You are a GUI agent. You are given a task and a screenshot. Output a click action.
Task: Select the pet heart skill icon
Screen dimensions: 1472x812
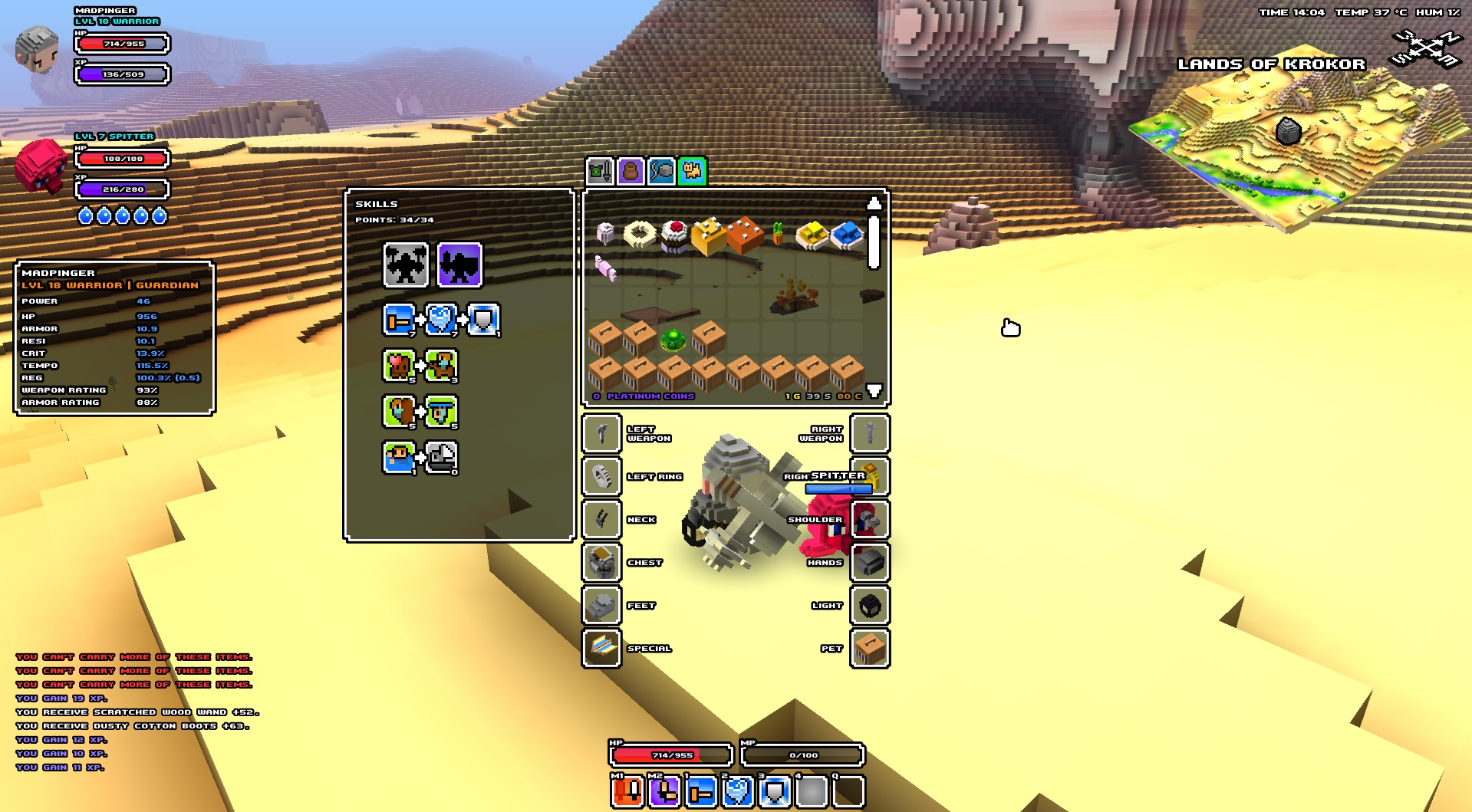[399, 366]
